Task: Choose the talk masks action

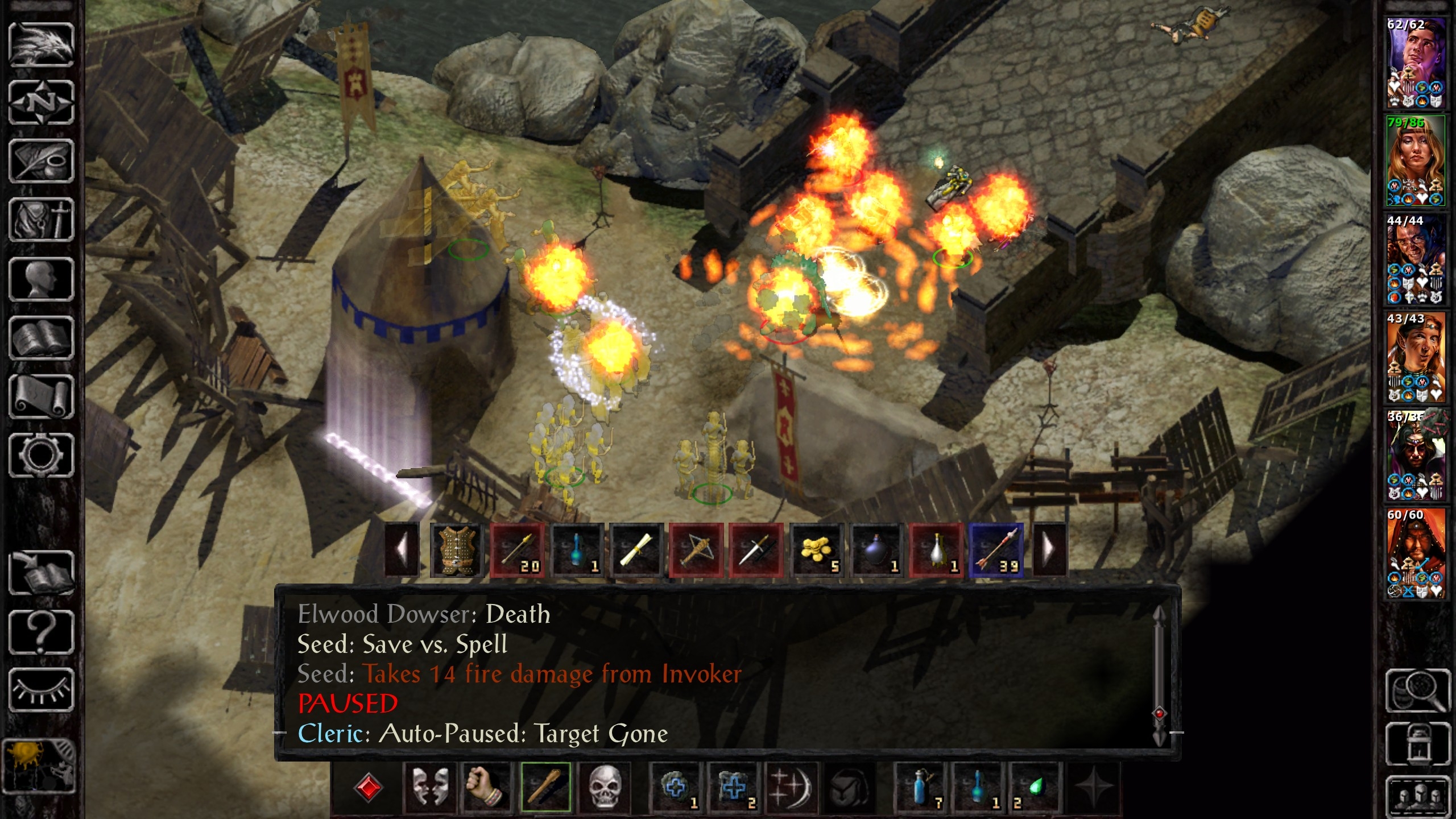Action: 429,787
